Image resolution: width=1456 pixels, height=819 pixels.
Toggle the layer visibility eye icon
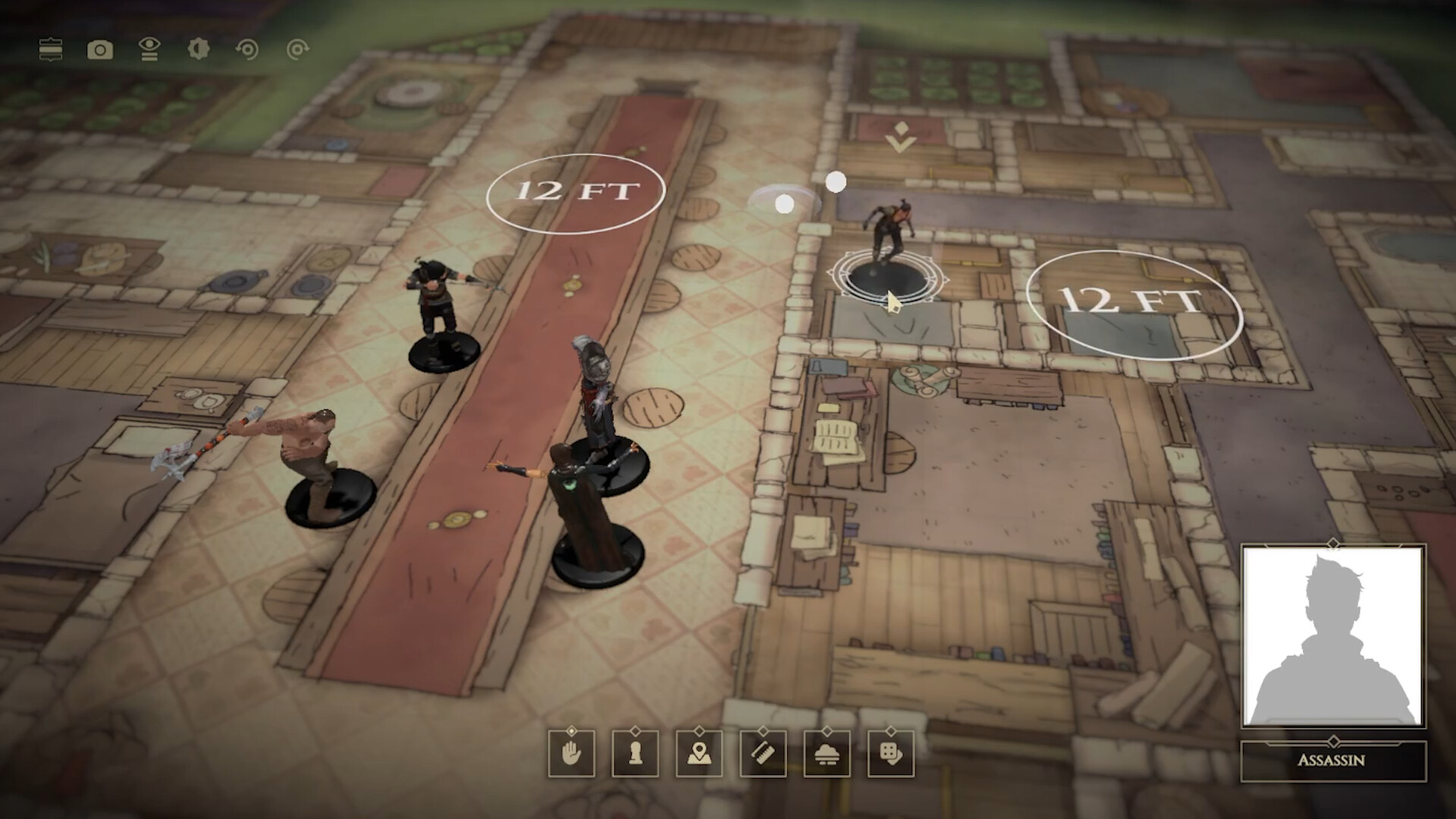point(149,49)
